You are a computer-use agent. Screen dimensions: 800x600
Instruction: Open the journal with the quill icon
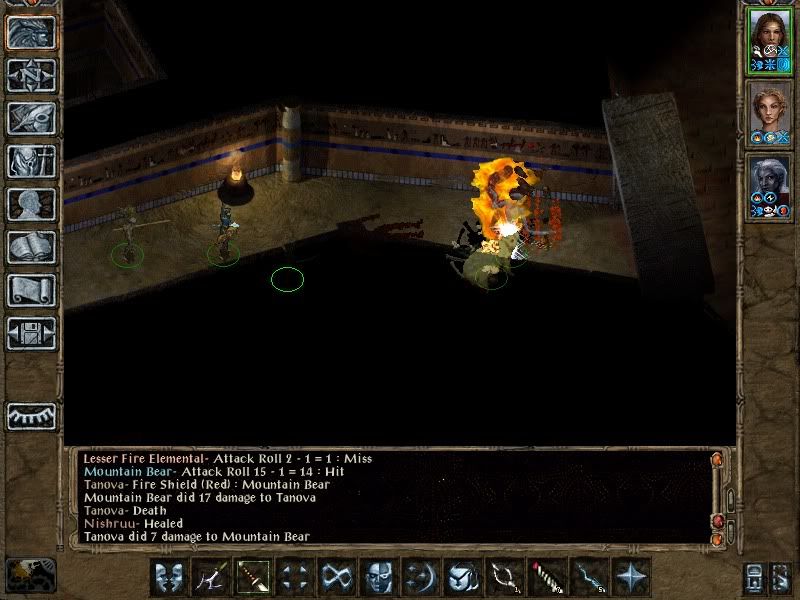31,118
